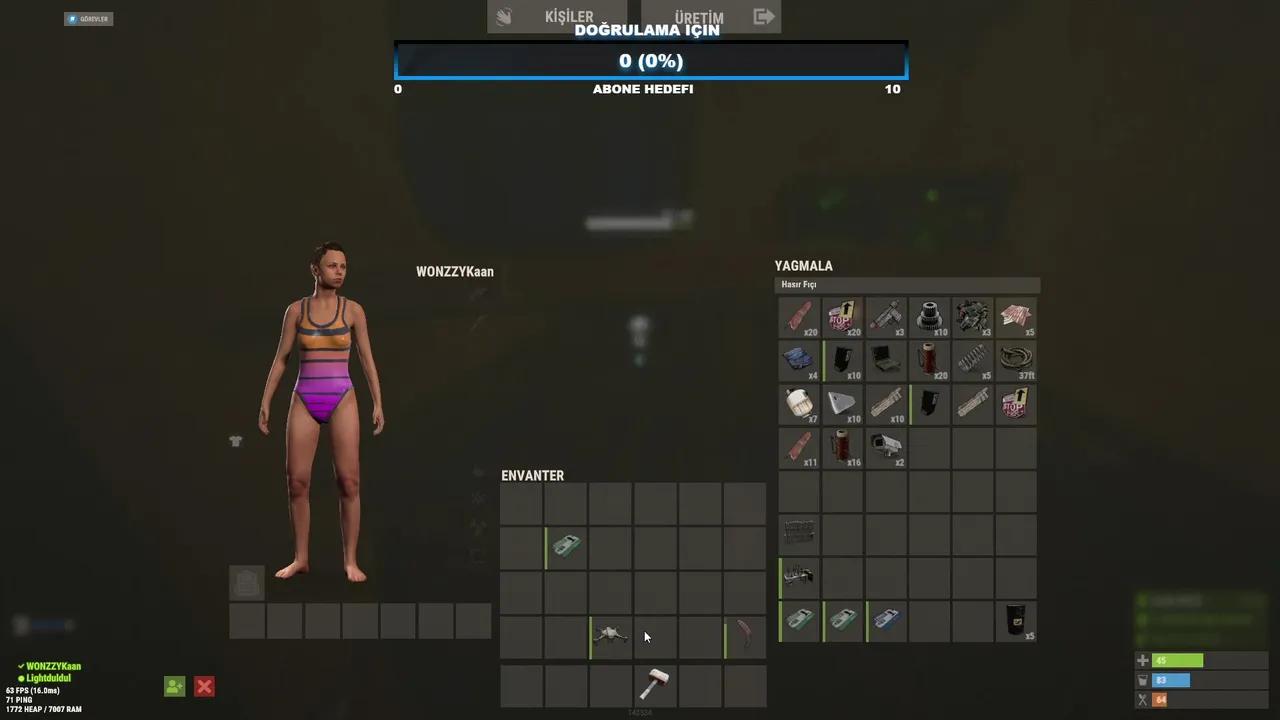Select the metal spring stack in loot
The image size is (1280, 720).
pos(970,360)
